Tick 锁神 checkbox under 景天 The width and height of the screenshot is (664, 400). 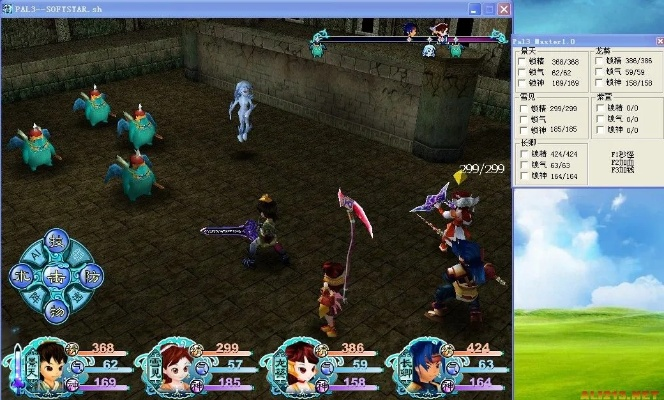[522, 83]
